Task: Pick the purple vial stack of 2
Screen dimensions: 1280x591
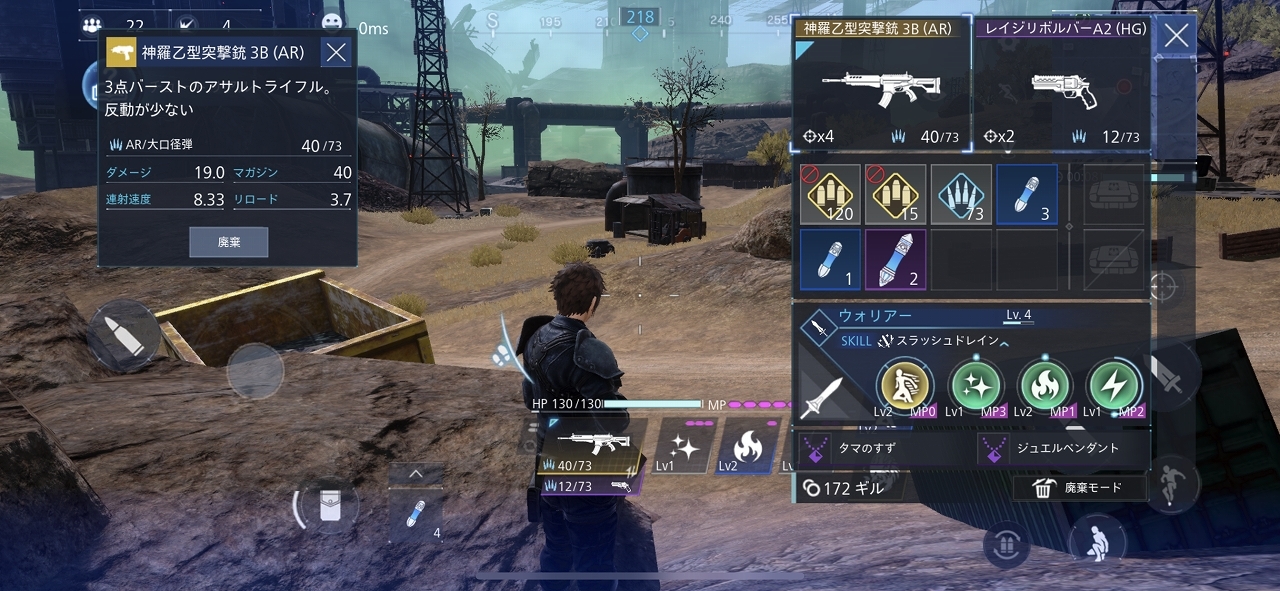Action: pyautogui.click(x=895, y=260)
